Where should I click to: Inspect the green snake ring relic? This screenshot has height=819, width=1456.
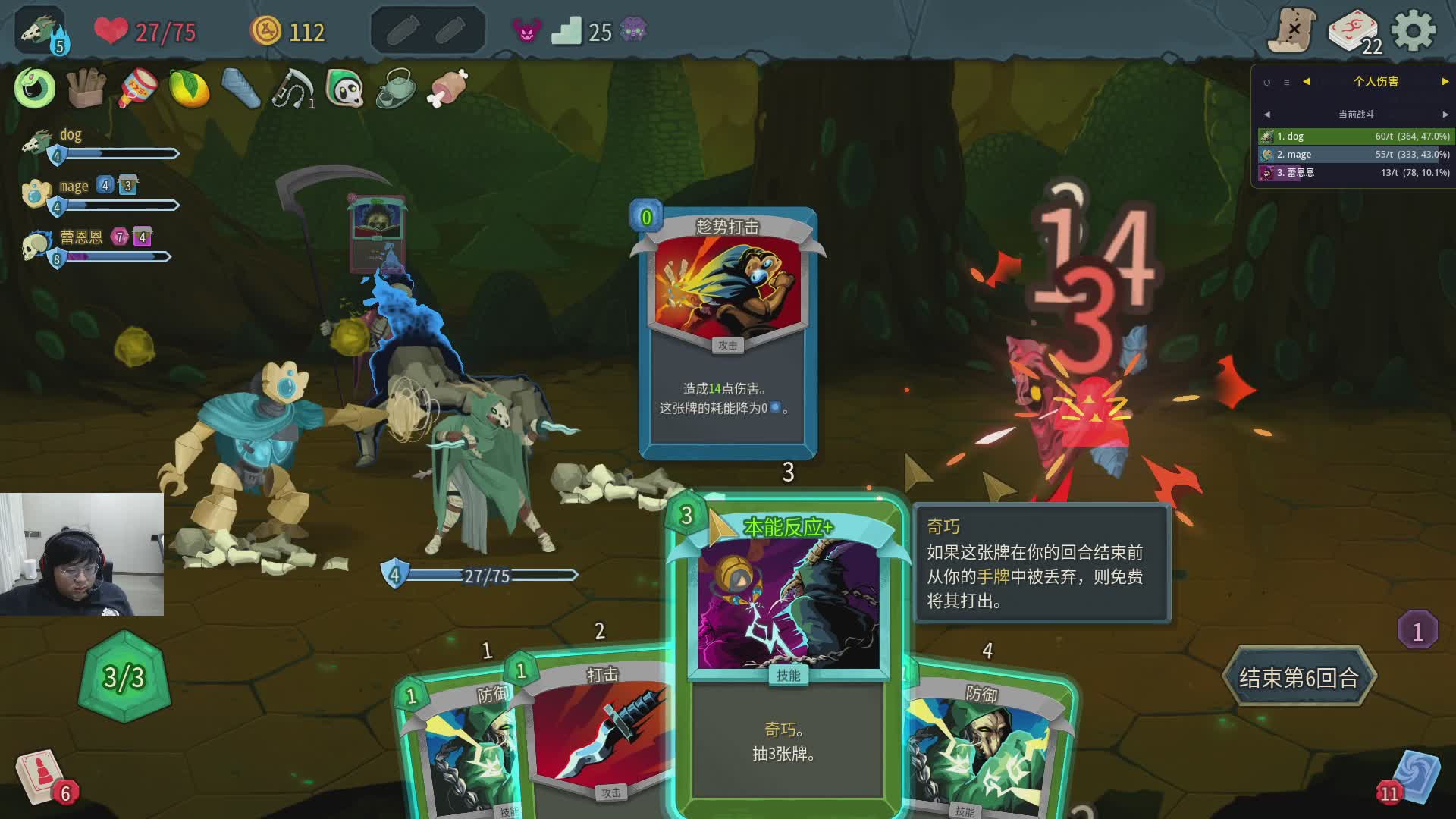click(35, 88)
